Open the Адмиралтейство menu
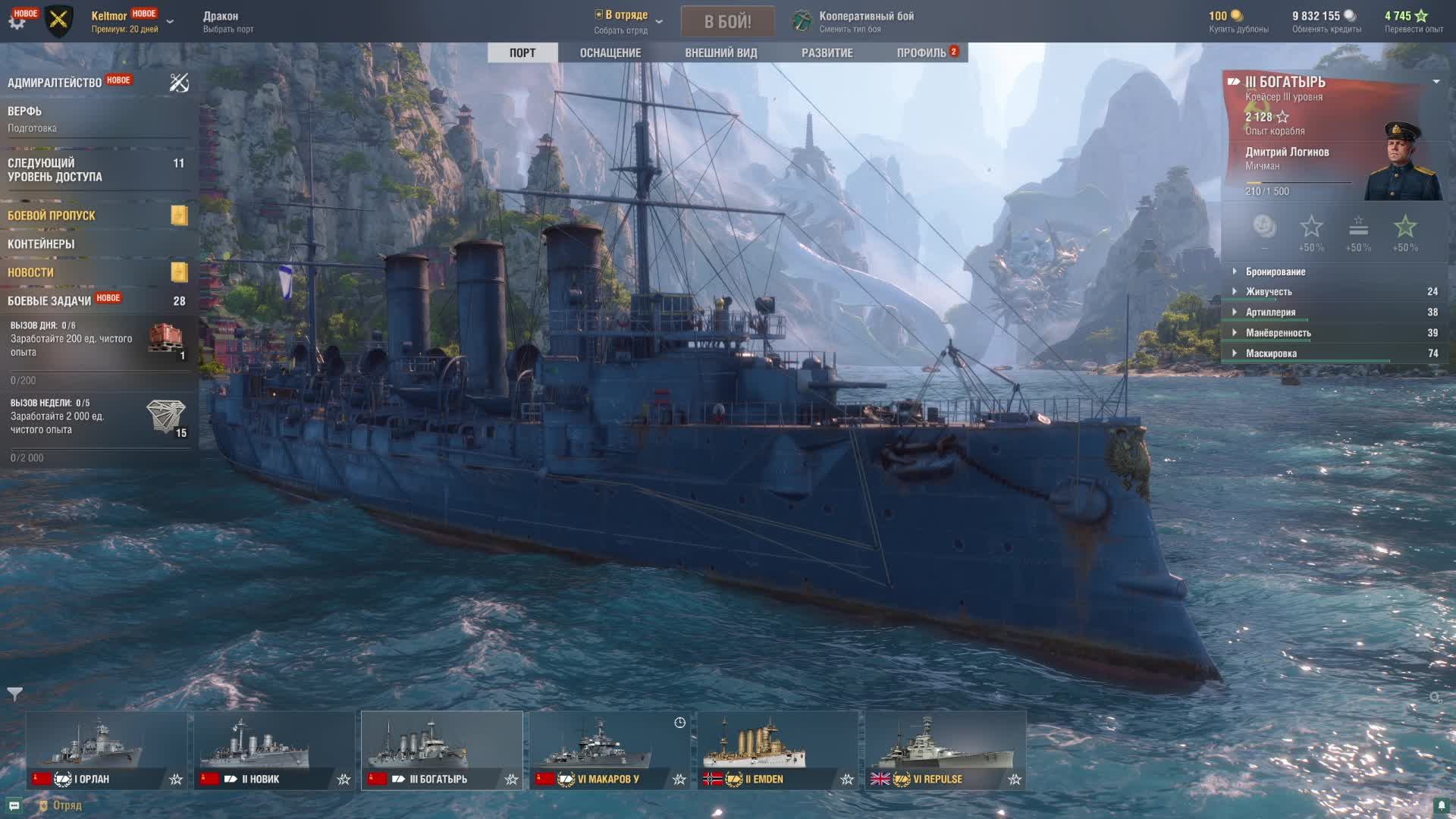The width and height of the screenshot is (1456, 819). pyautogui.click(x=55, y=83)
